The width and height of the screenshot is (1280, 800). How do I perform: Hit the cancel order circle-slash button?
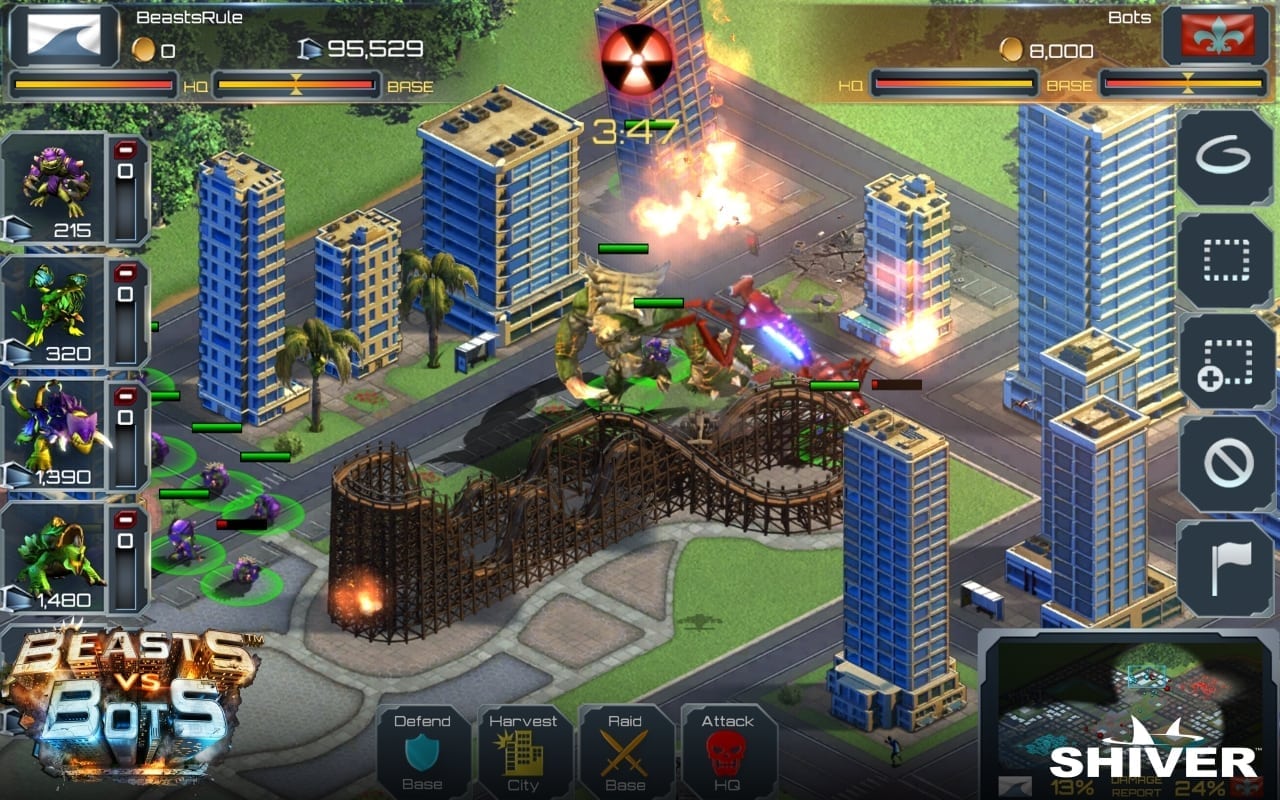pos(1224,464)
